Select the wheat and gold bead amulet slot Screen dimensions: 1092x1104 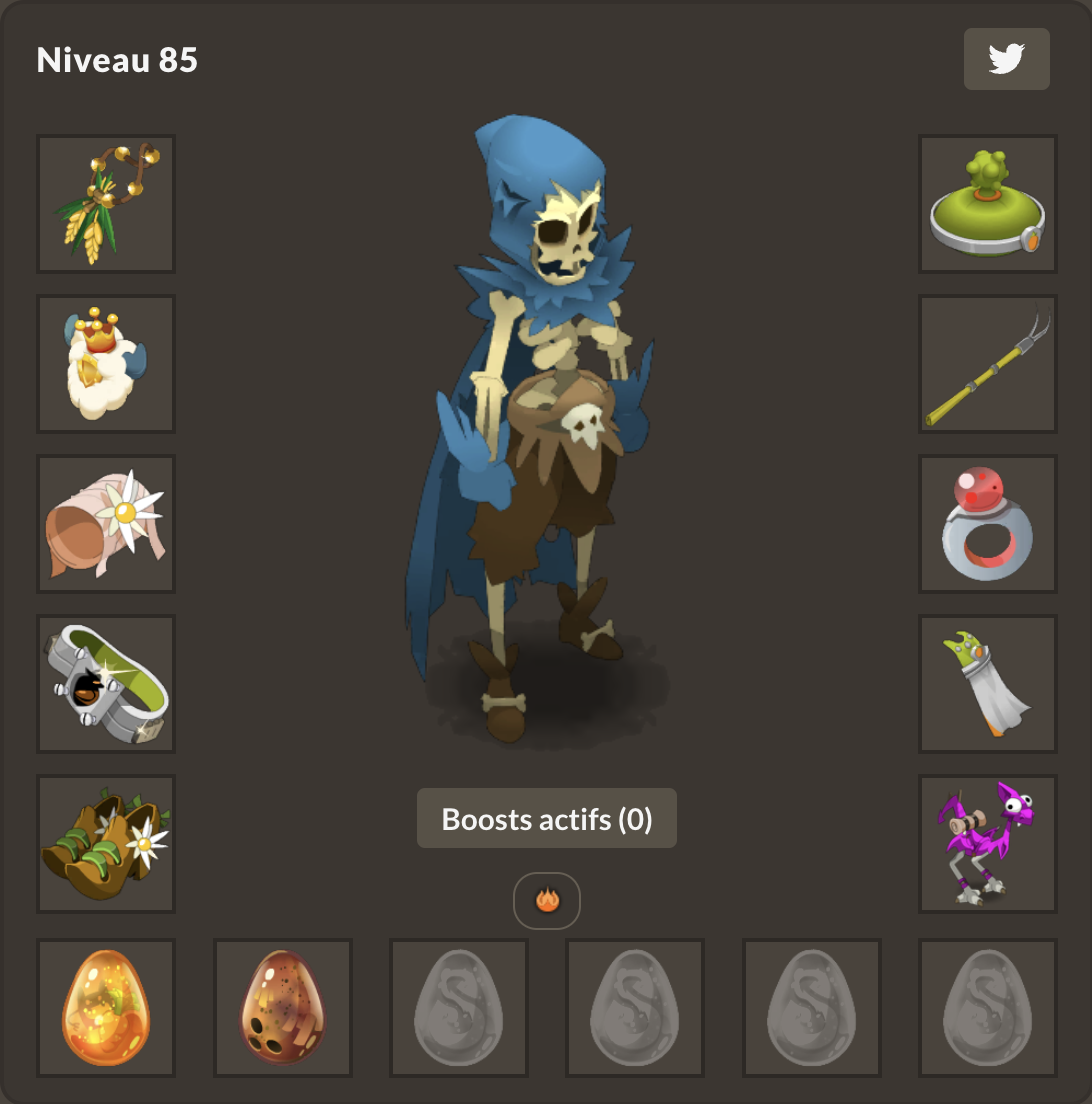point(106,204)
